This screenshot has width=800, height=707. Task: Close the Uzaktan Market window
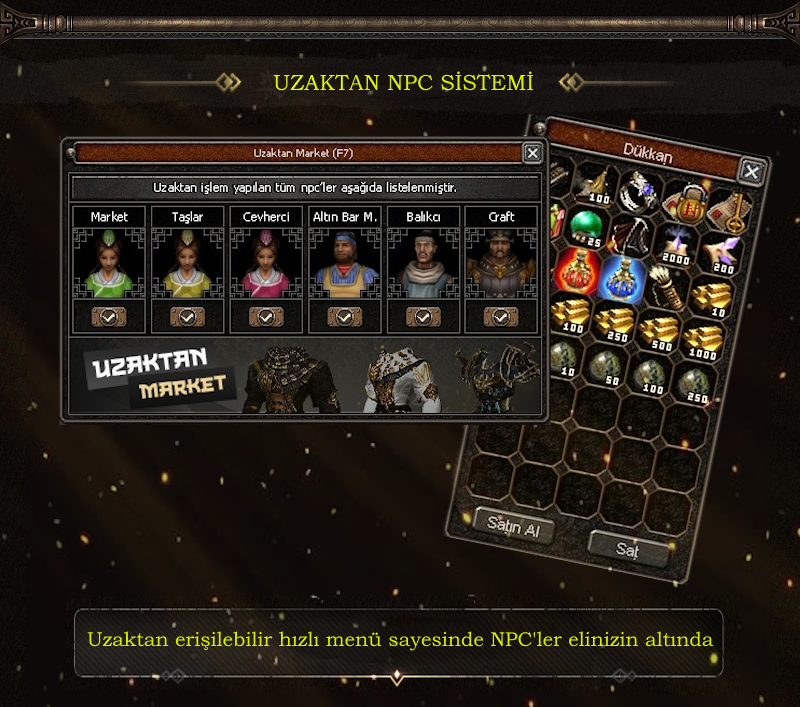click(533, 153)
